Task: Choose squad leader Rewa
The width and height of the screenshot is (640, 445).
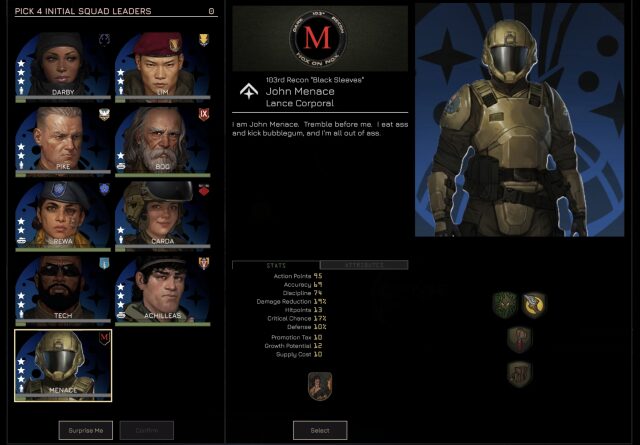Action: coord(63,214)
